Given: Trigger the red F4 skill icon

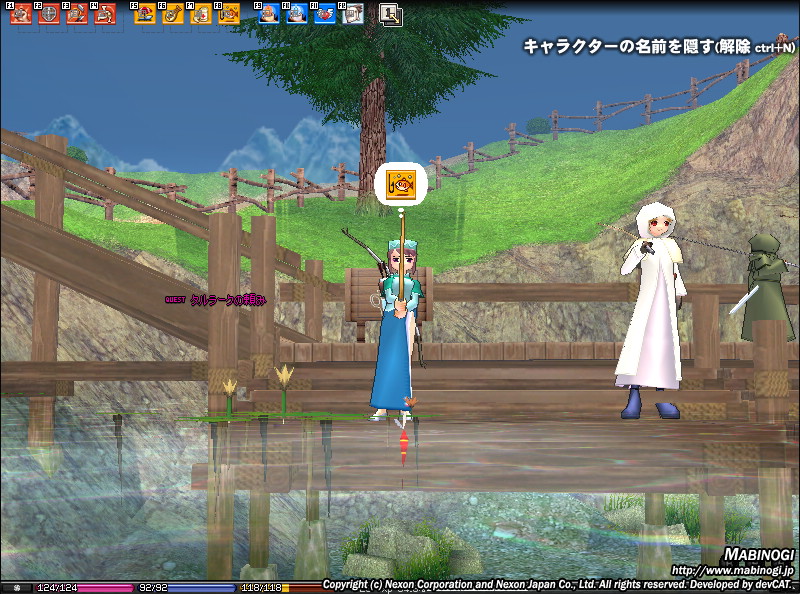Looking at the screenshot, I should pos(105,14).
